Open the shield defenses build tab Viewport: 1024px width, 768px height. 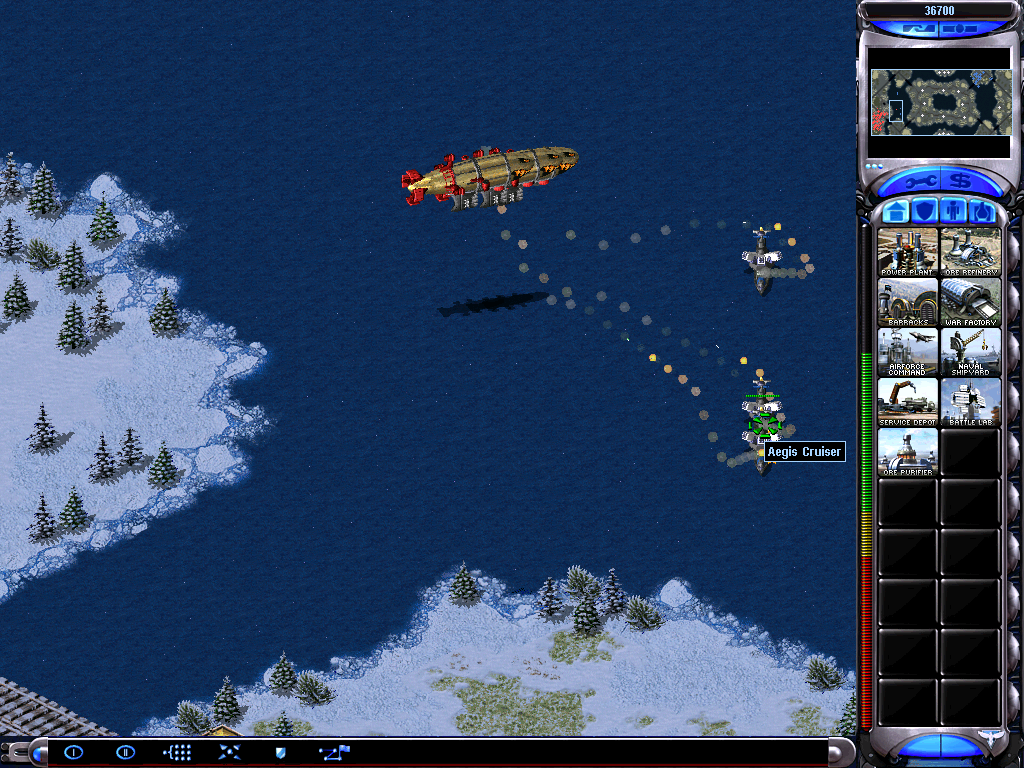pyautogui.click(x=926, y=212)
